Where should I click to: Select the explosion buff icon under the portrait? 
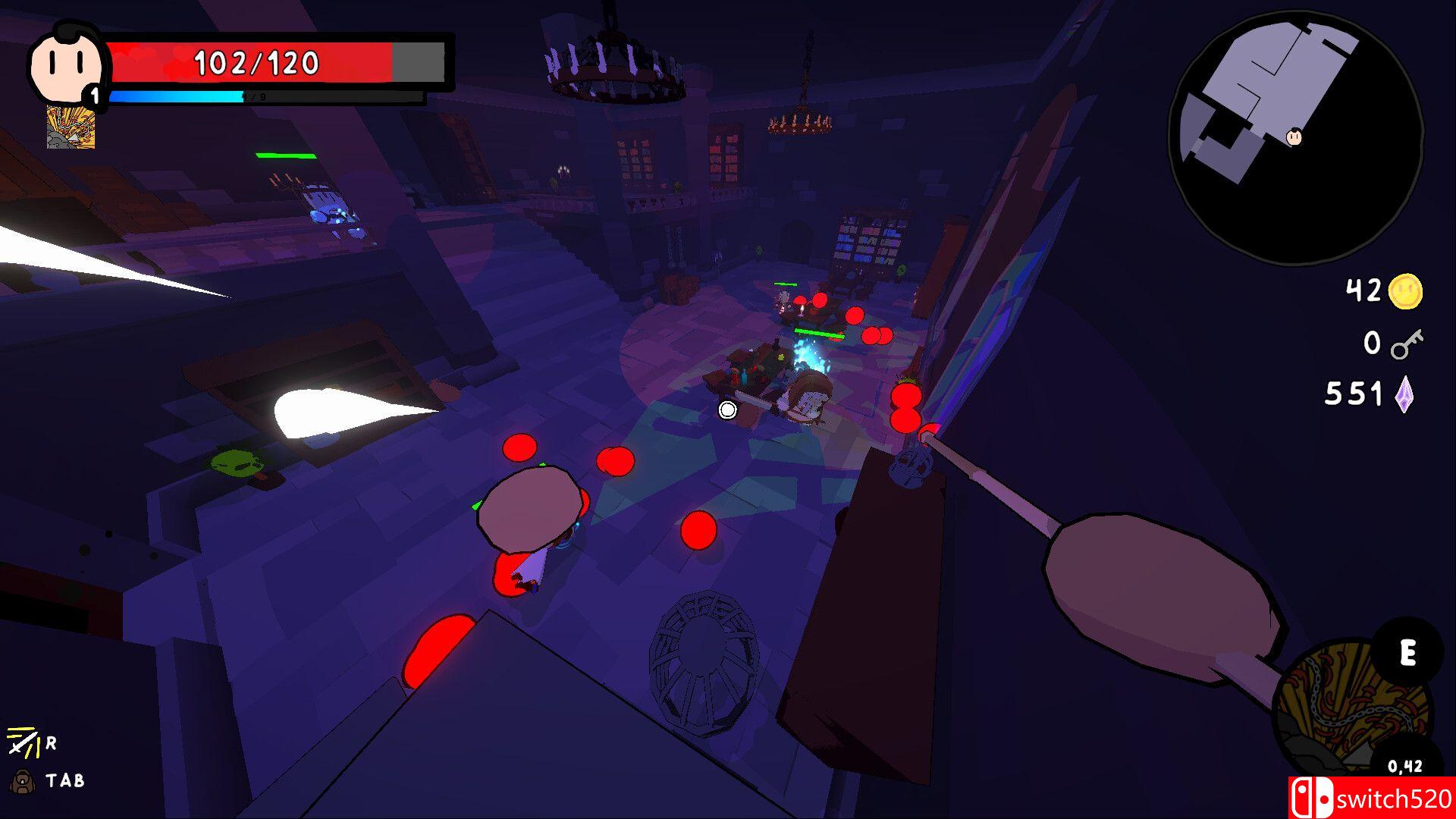[x=71, y=127]
